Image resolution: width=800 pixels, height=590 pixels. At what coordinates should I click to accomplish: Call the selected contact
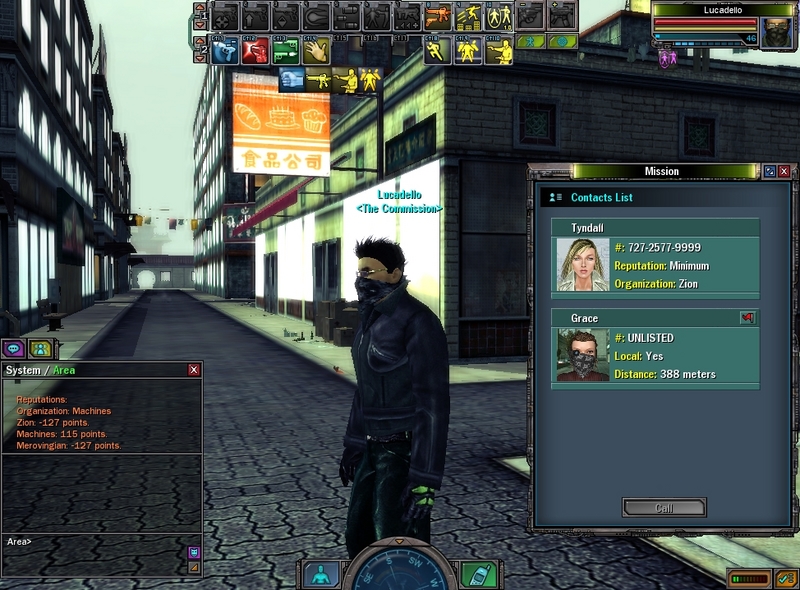663,507
